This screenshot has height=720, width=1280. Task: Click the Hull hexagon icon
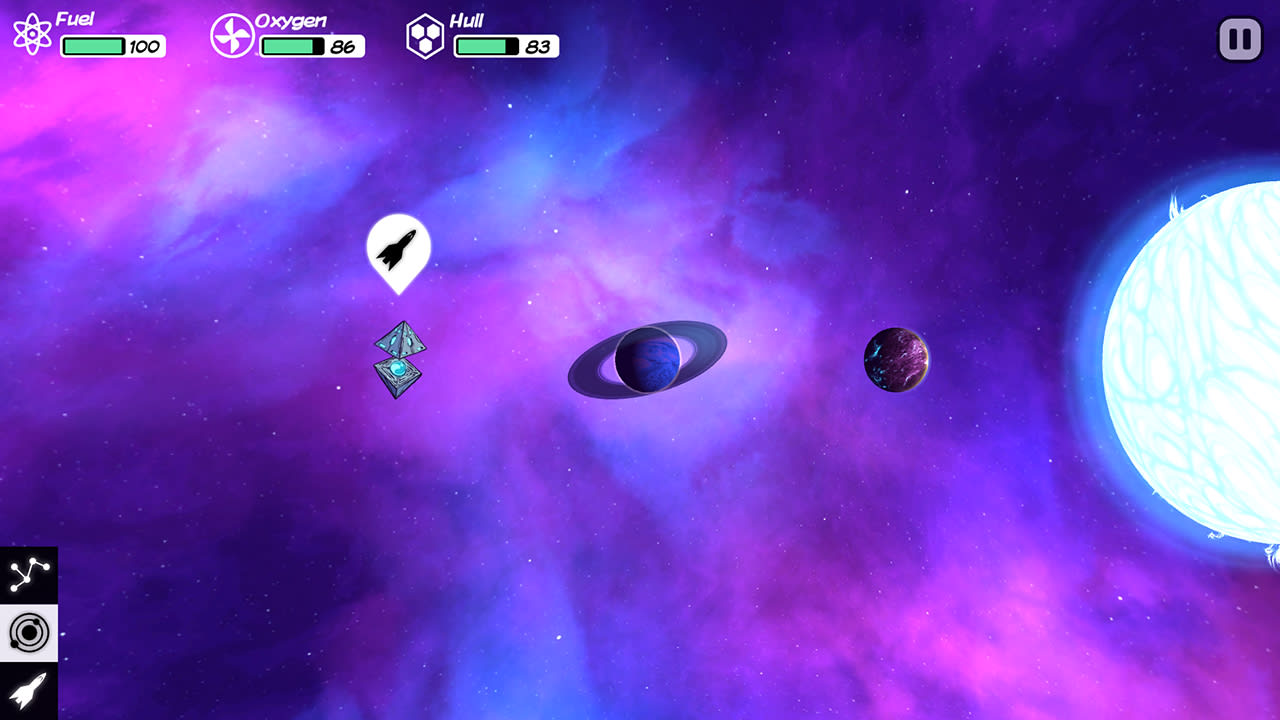tap(427, 38)
